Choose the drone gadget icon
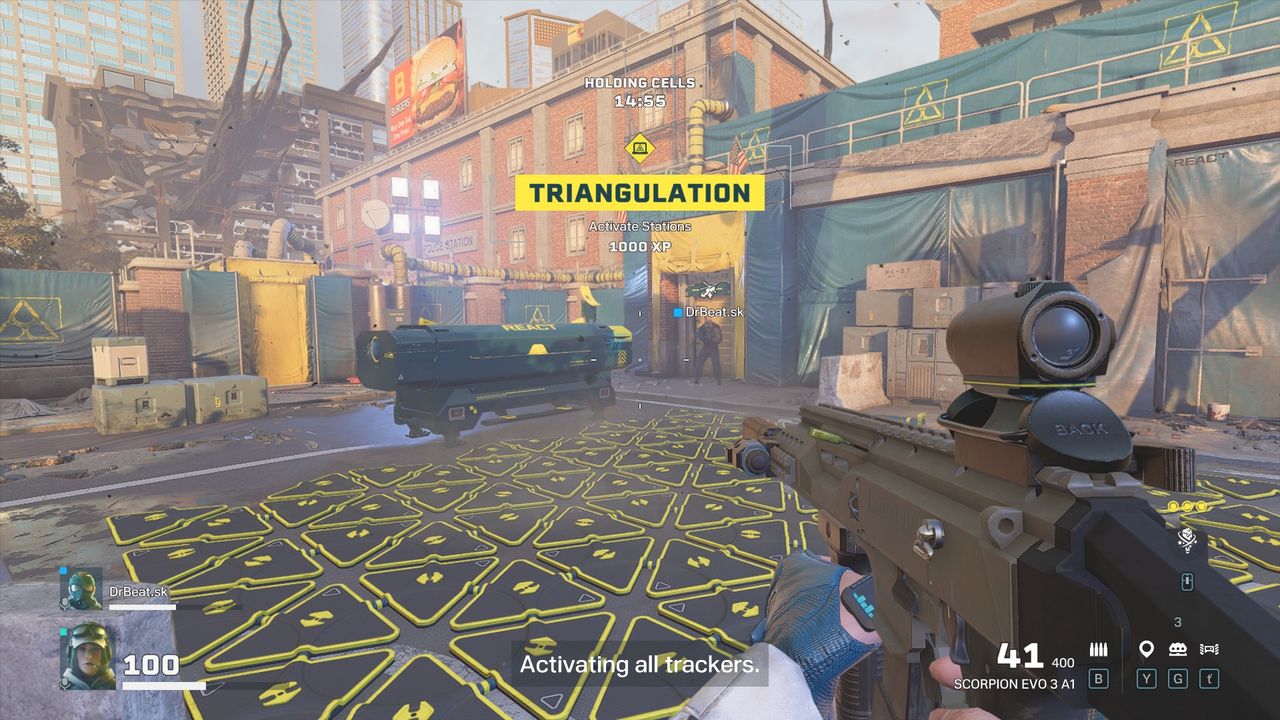 [1209, 650]
